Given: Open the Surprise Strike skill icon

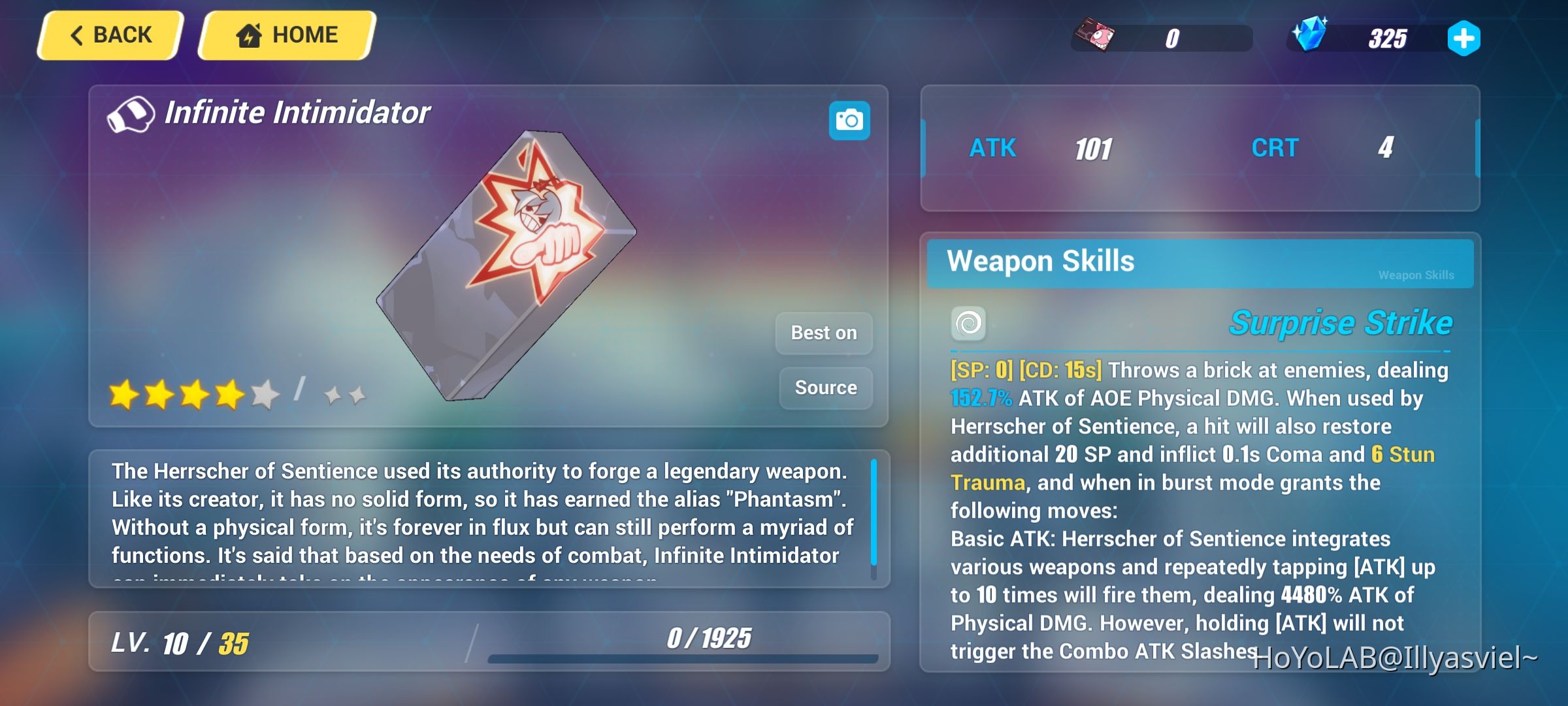Looking at the screenshot, I should click(969, 322).
